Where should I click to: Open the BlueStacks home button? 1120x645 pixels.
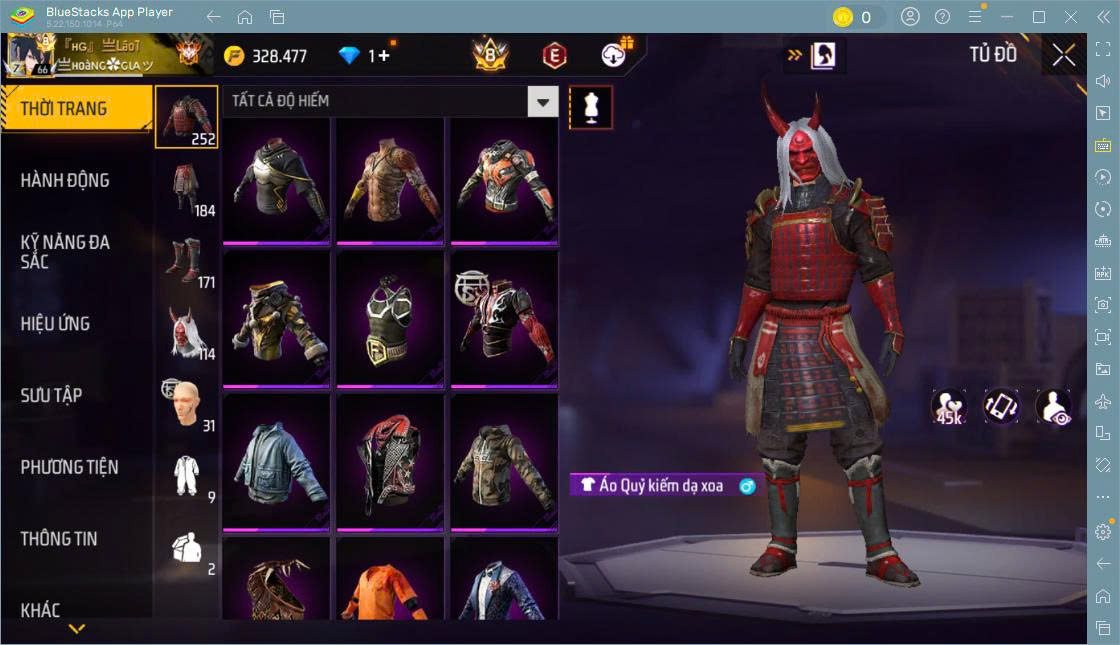pyautogui.click(x=245, y=17)
